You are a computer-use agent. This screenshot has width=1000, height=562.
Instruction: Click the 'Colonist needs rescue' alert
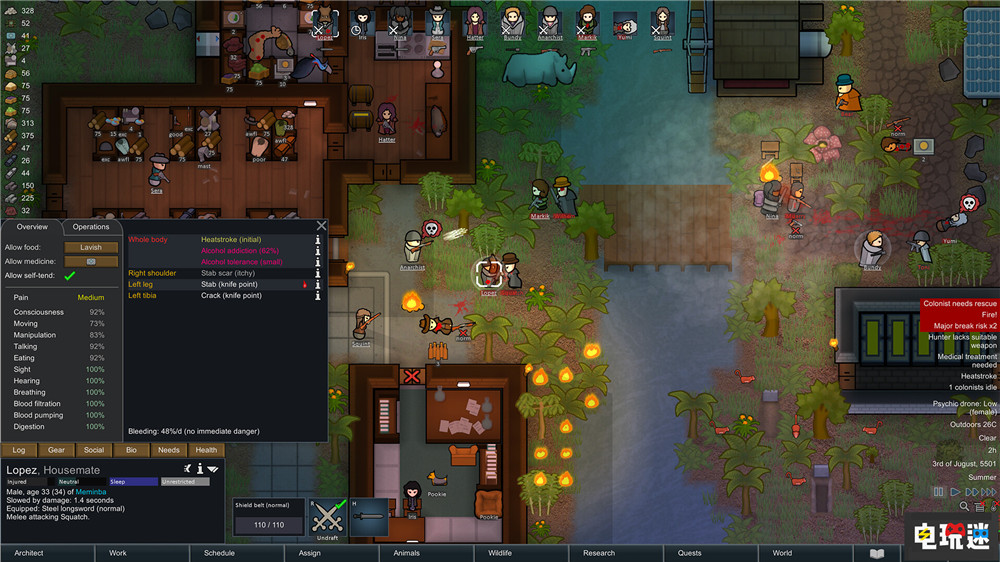958,303
